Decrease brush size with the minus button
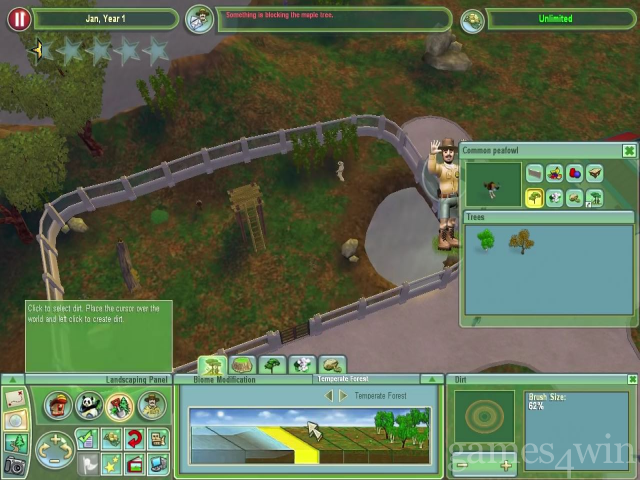This screenshot has width=640, height=480. pos(462,465)
